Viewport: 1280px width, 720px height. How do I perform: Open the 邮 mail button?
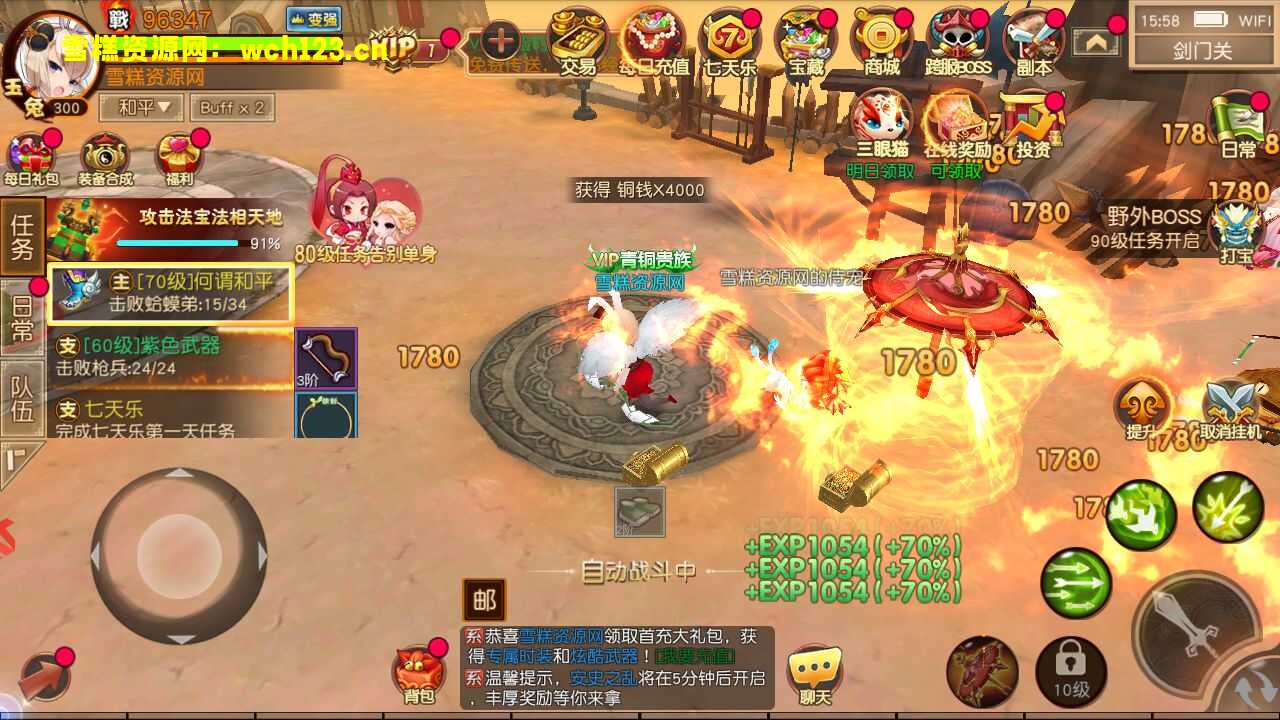(x=484, y=600)
